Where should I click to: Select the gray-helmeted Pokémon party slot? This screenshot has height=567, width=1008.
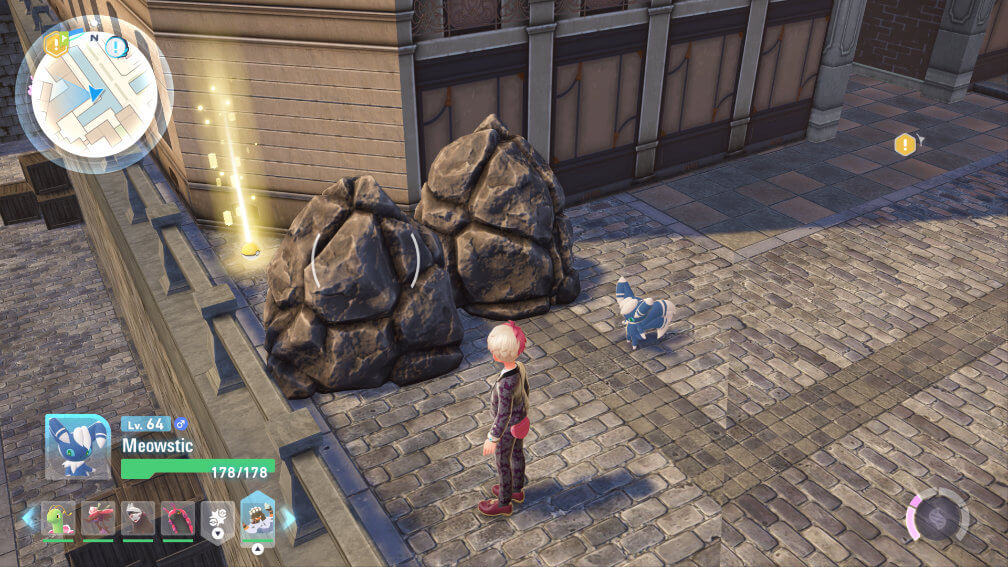(x=138, y=520)
